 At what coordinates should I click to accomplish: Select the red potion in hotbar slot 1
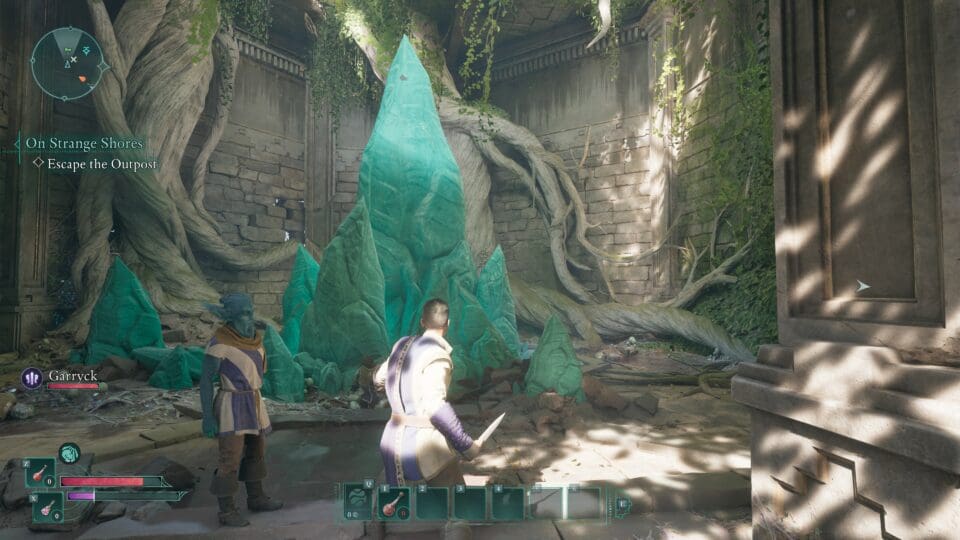pyautogui.click(x=394, y=502)
